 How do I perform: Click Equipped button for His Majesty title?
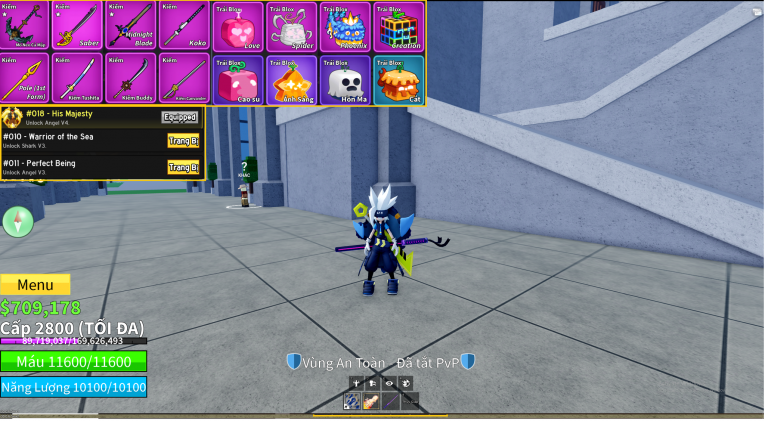click(x=180, y=117)
